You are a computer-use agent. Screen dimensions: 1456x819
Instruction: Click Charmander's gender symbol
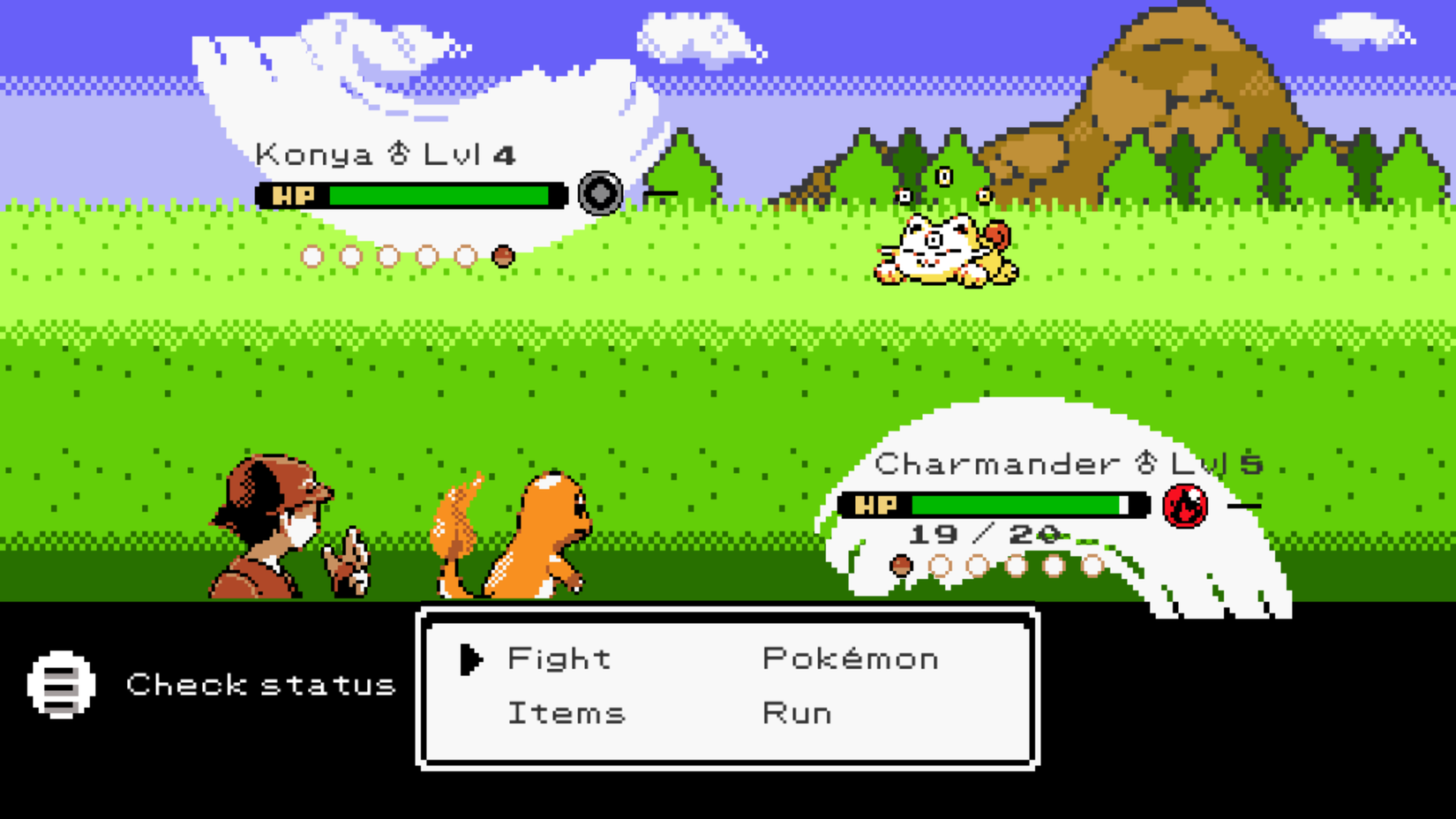click(1145, 461)
